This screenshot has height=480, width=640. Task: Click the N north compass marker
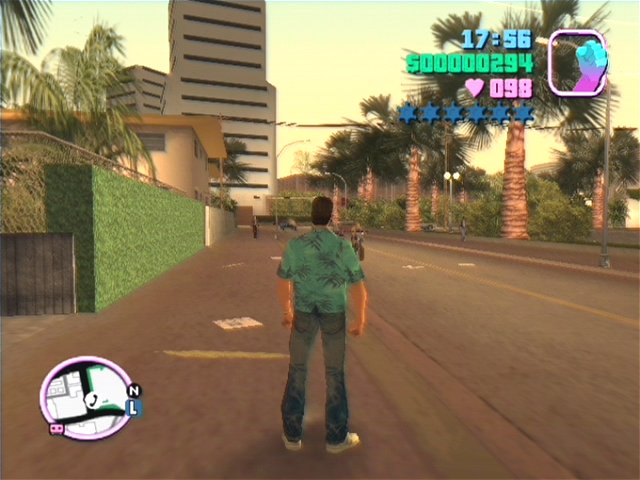(135, 390)
